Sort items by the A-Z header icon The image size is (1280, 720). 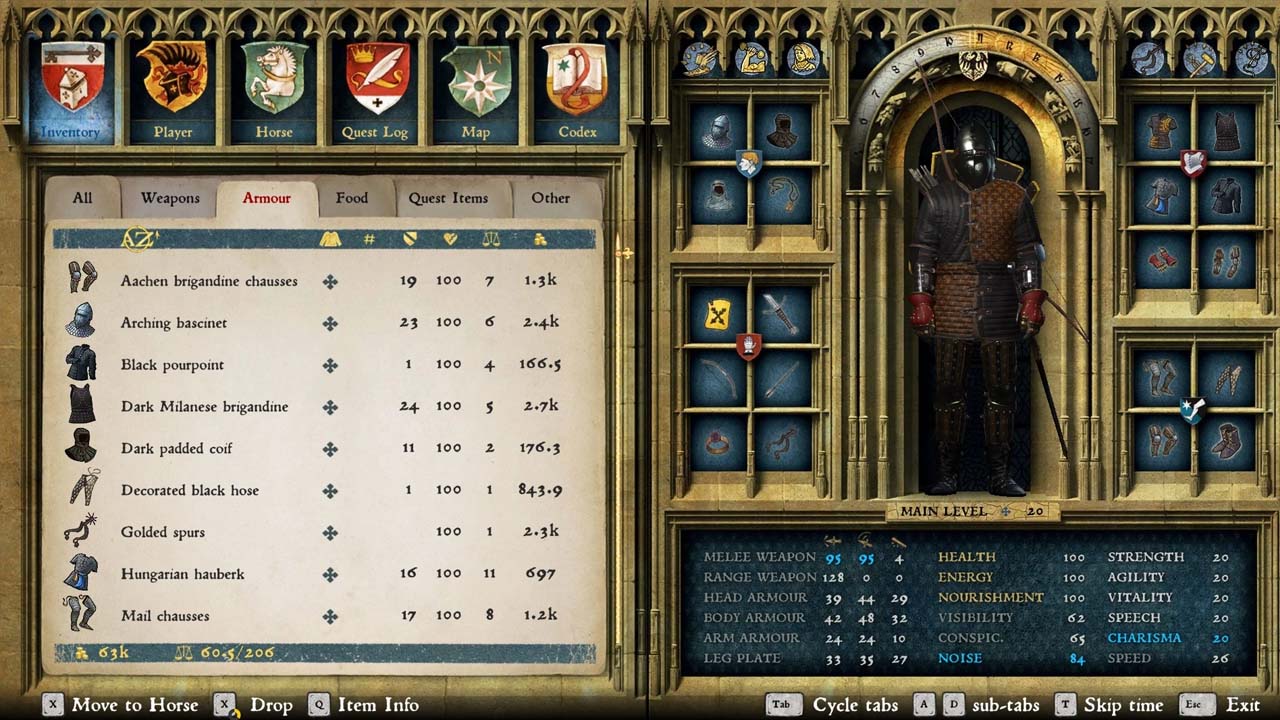(x=139, y=239)
